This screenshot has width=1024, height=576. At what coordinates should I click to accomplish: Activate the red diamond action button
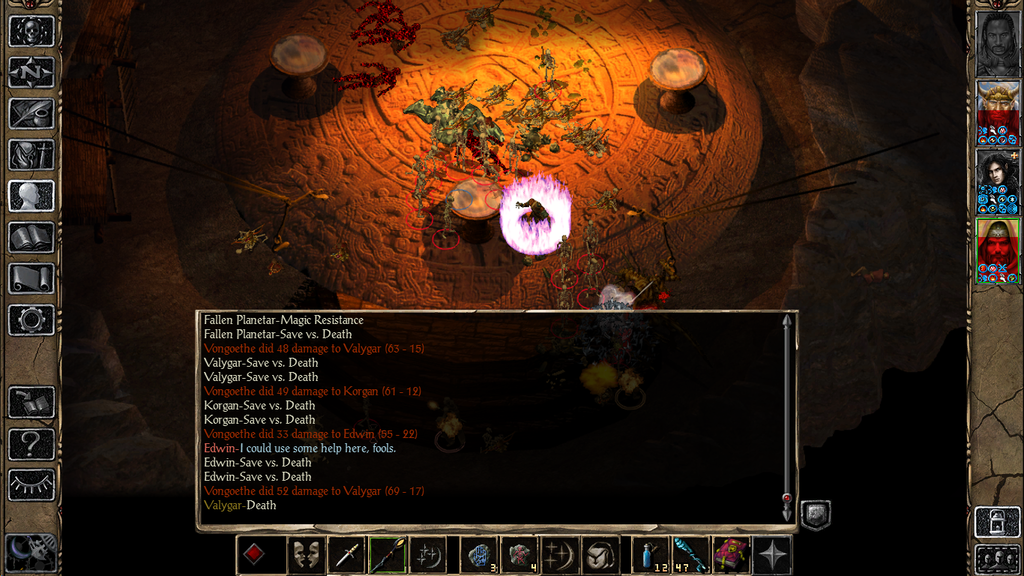(x=254, y=555)
